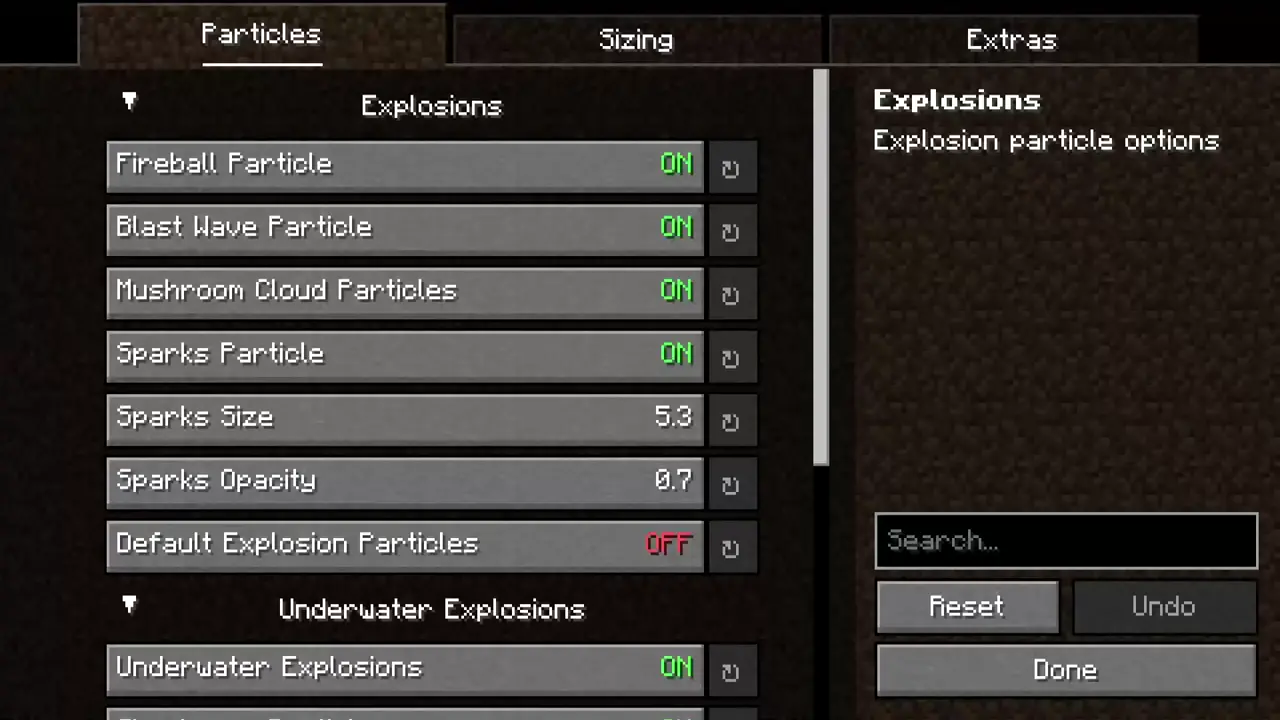This screenshot has width=1280, height=720.
Task: Click inside the Search field
Action: (1066, 541)
